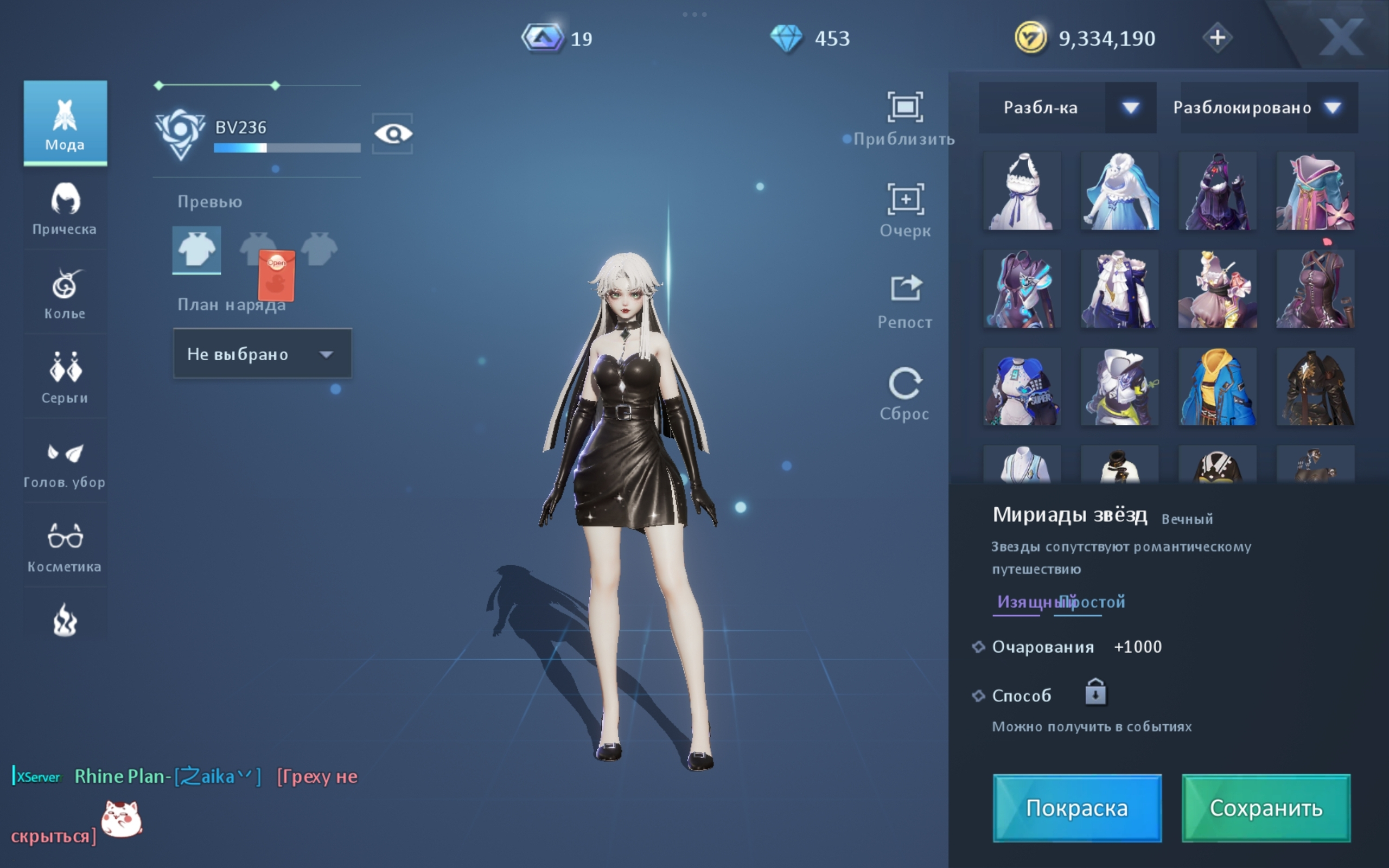Activate the Очерк outline button

click(x=904, y=209)
